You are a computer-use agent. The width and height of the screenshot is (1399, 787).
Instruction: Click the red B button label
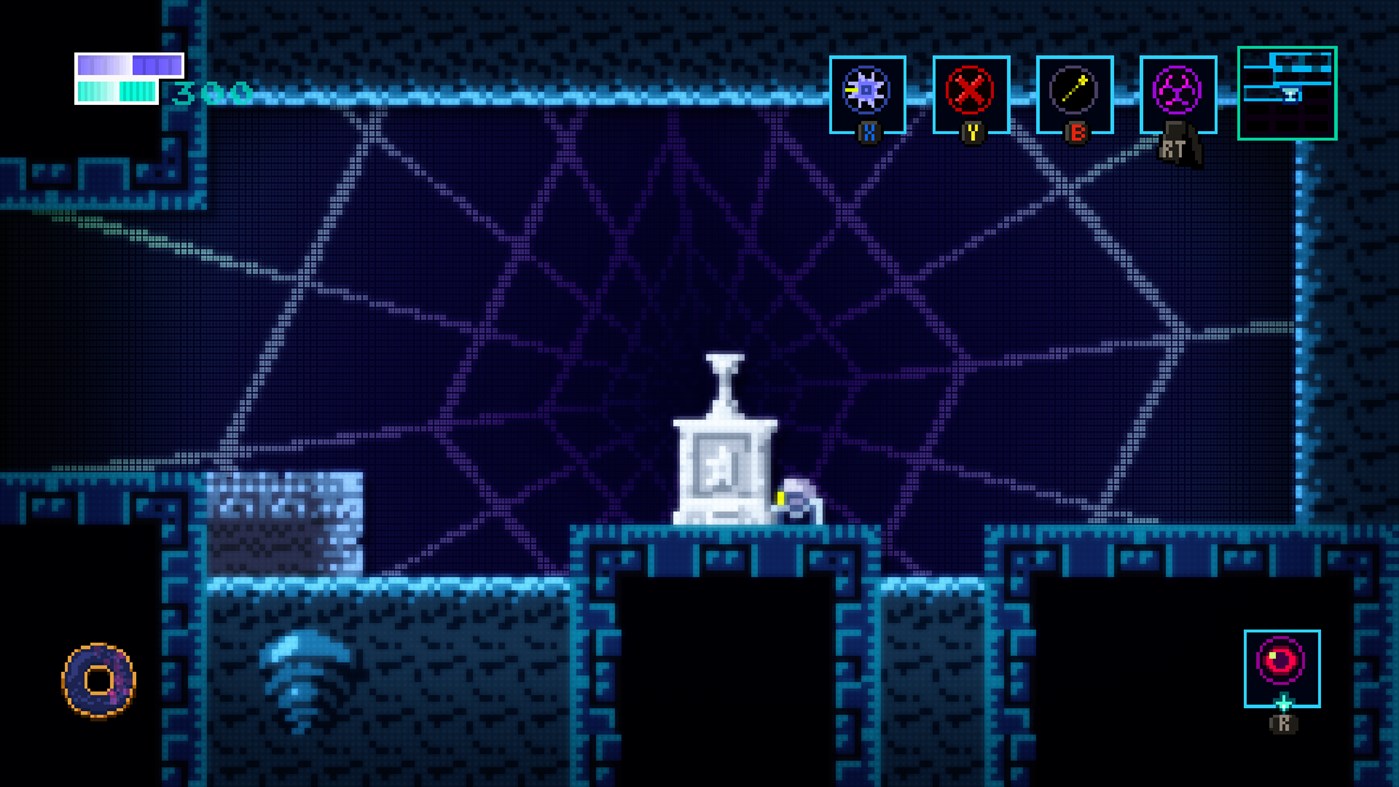coord(1075,132)
